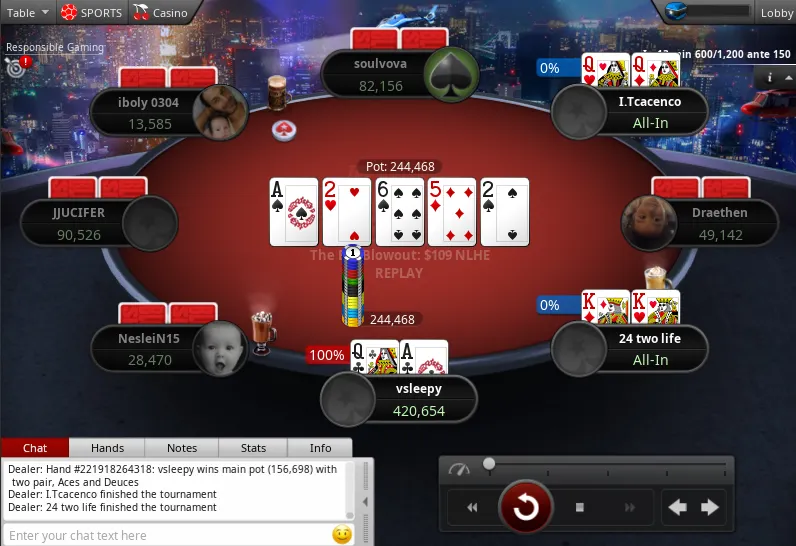The height and width of the screenshot is (546, 796).
Task: Open the Notes tab
Action: (x=182, y=448)
